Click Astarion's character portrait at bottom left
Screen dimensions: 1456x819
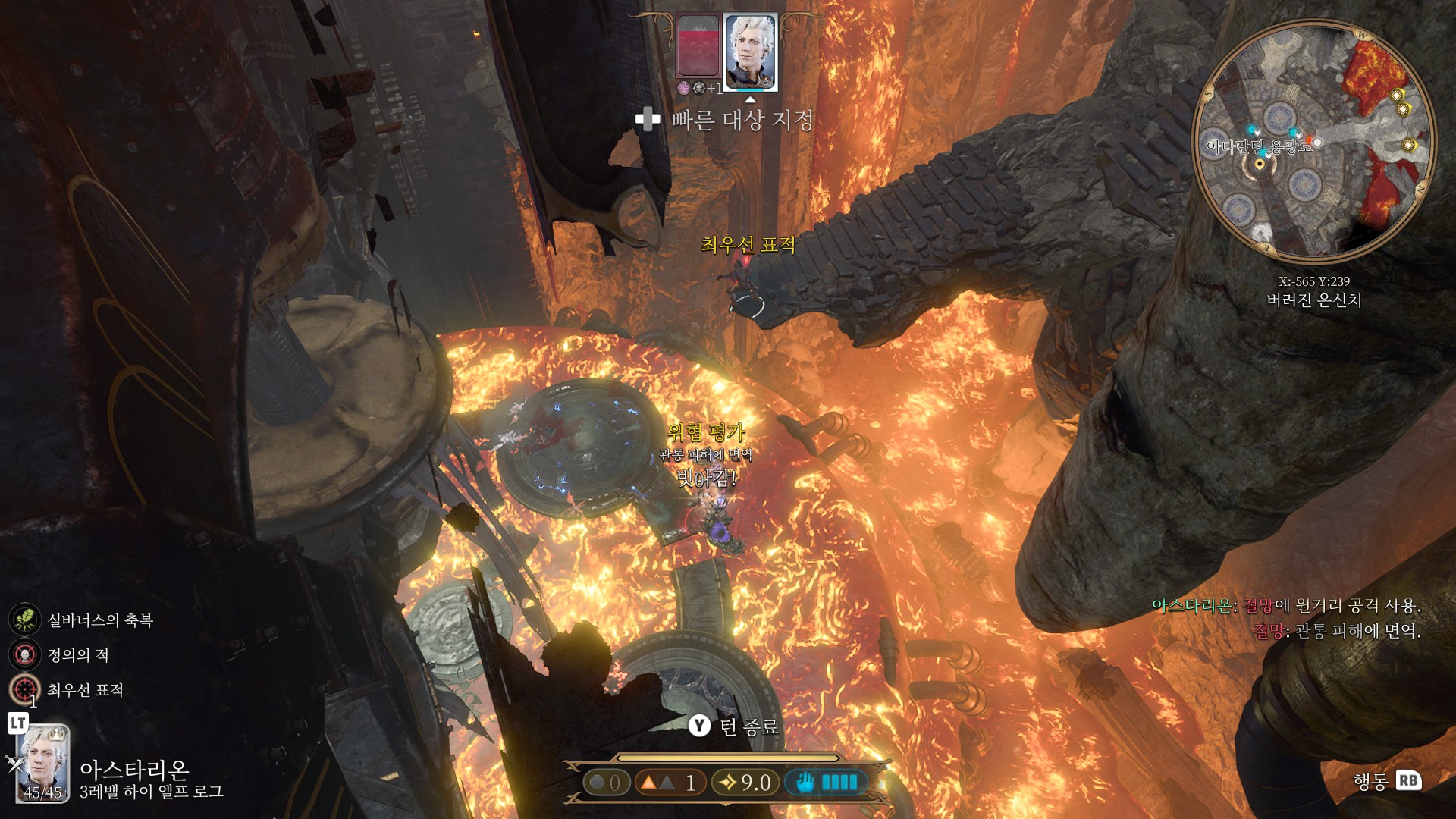click(x=43, y=763)
